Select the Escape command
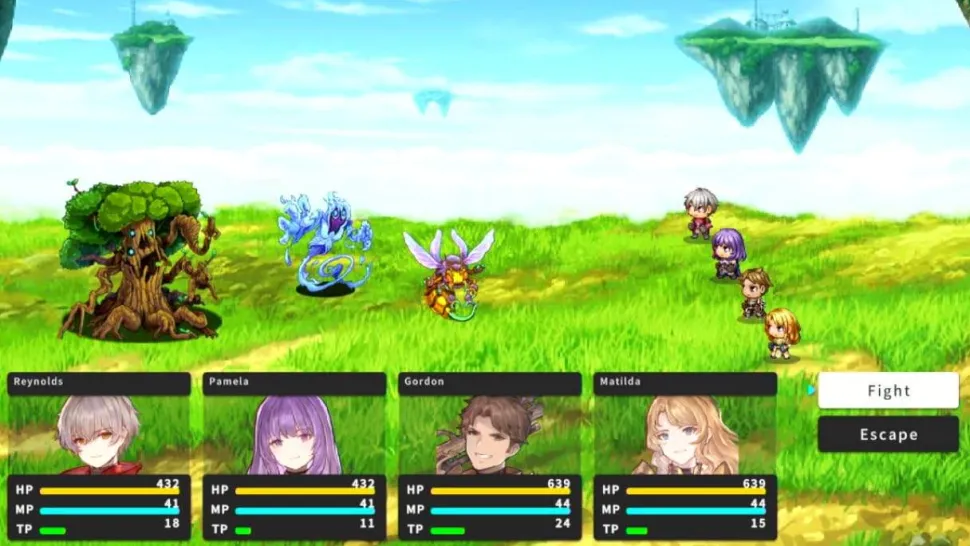The height and width of the screenshot is (546, 970). (x=888, y=434)
